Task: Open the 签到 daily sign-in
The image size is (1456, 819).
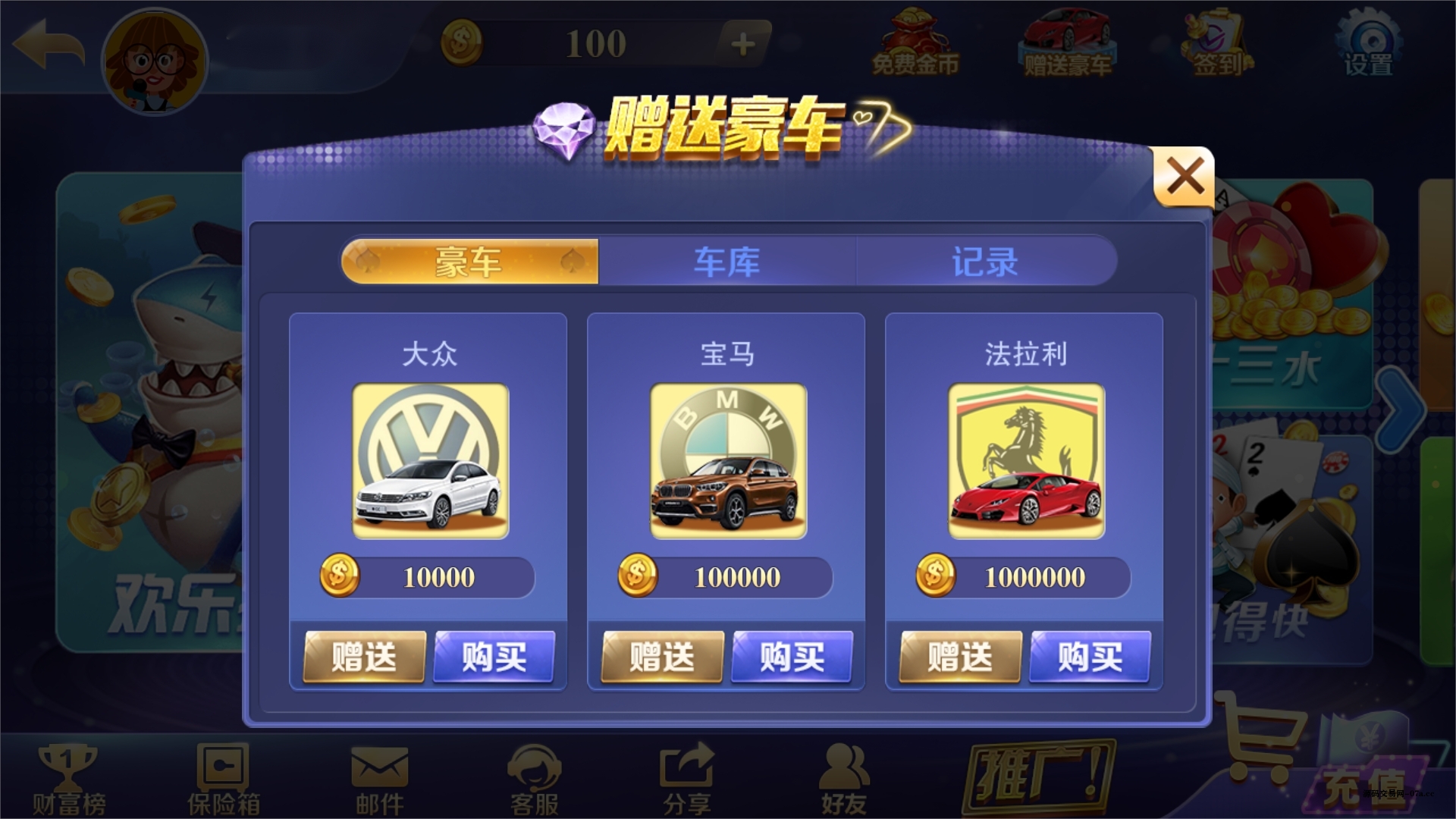Action: (x=1216, y=42)
